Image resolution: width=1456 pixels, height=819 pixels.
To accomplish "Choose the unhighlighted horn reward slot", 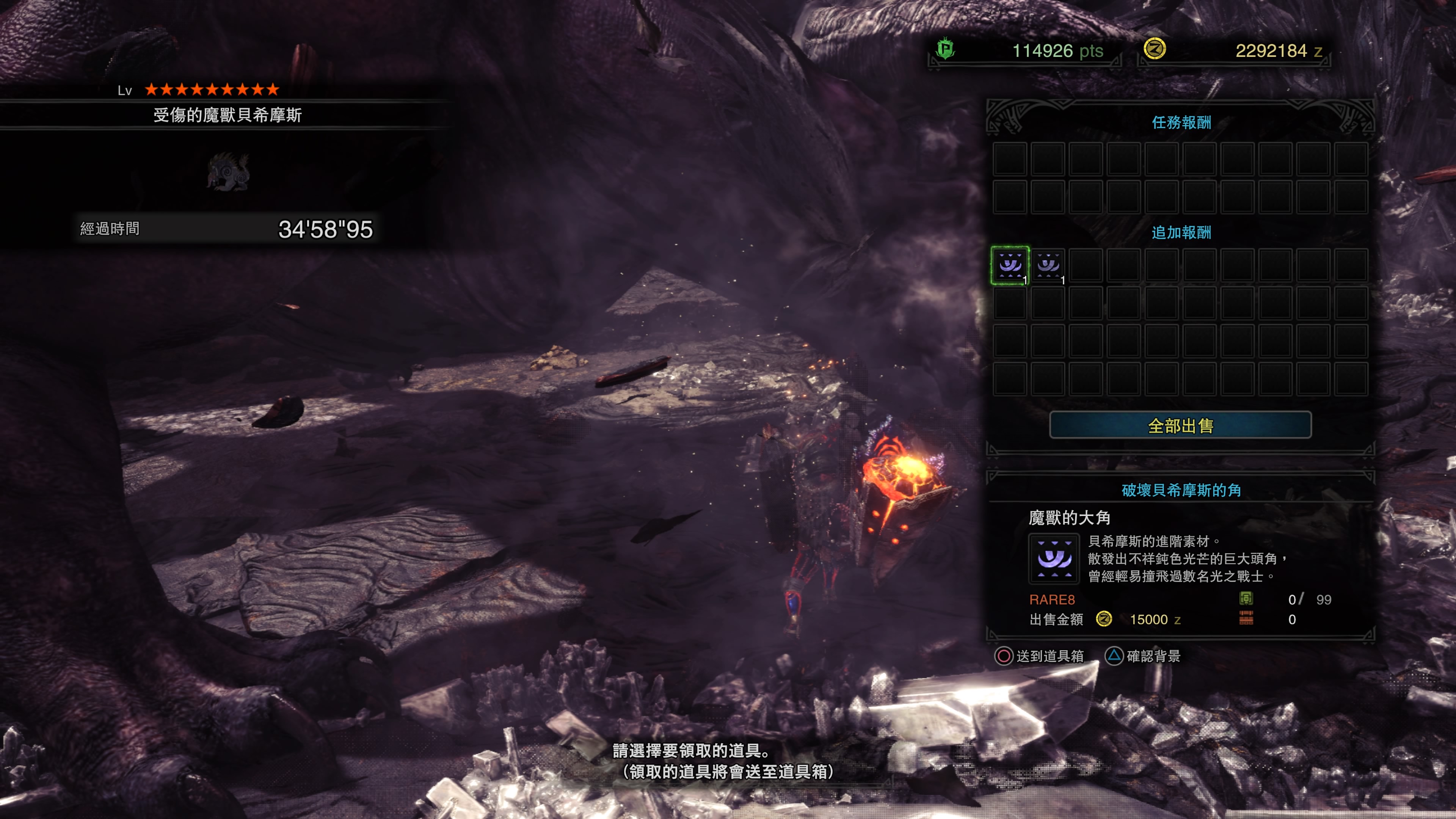I will 1048,265.
